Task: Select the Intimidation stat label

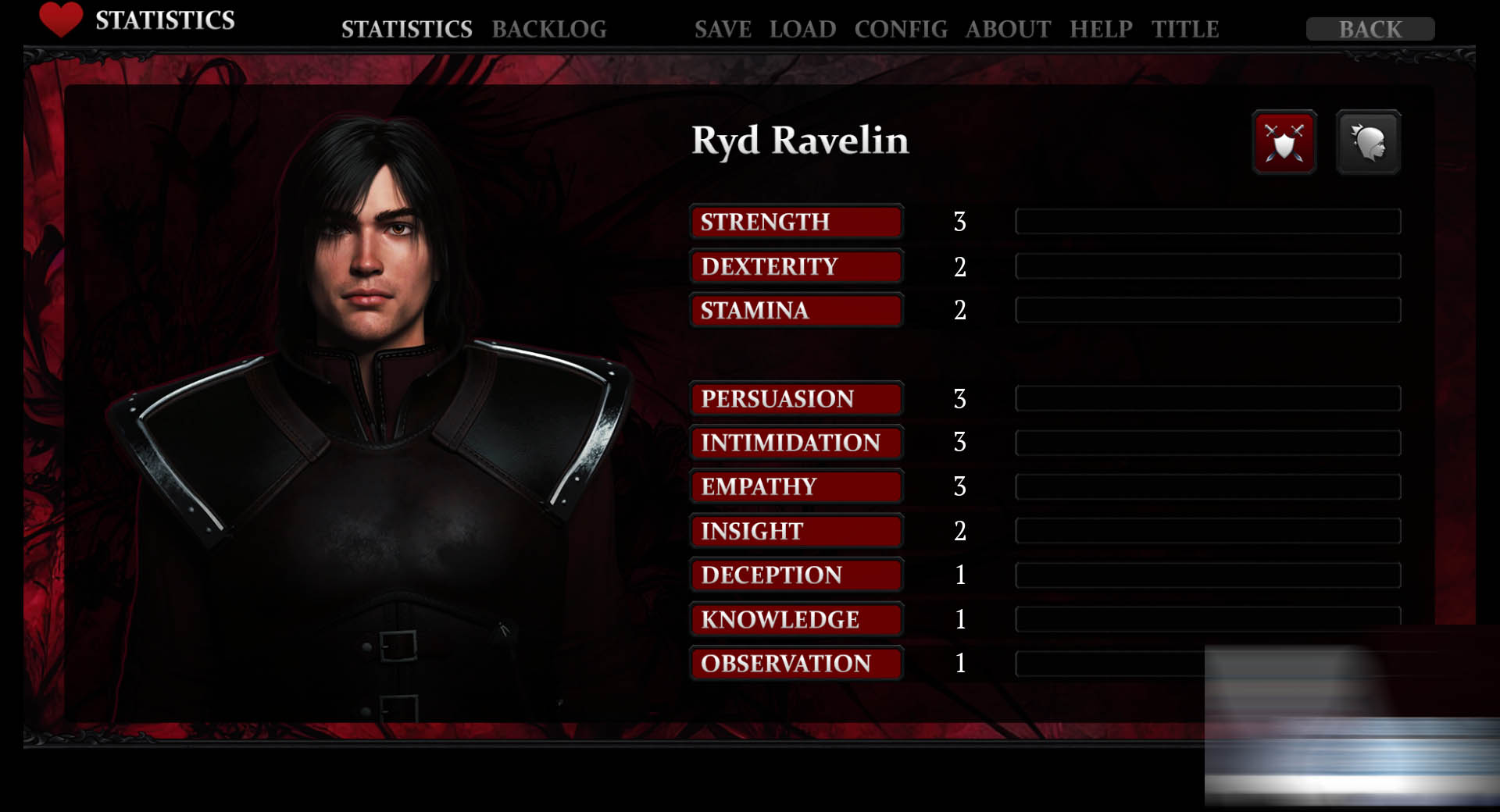Action: tap(796, 443)
